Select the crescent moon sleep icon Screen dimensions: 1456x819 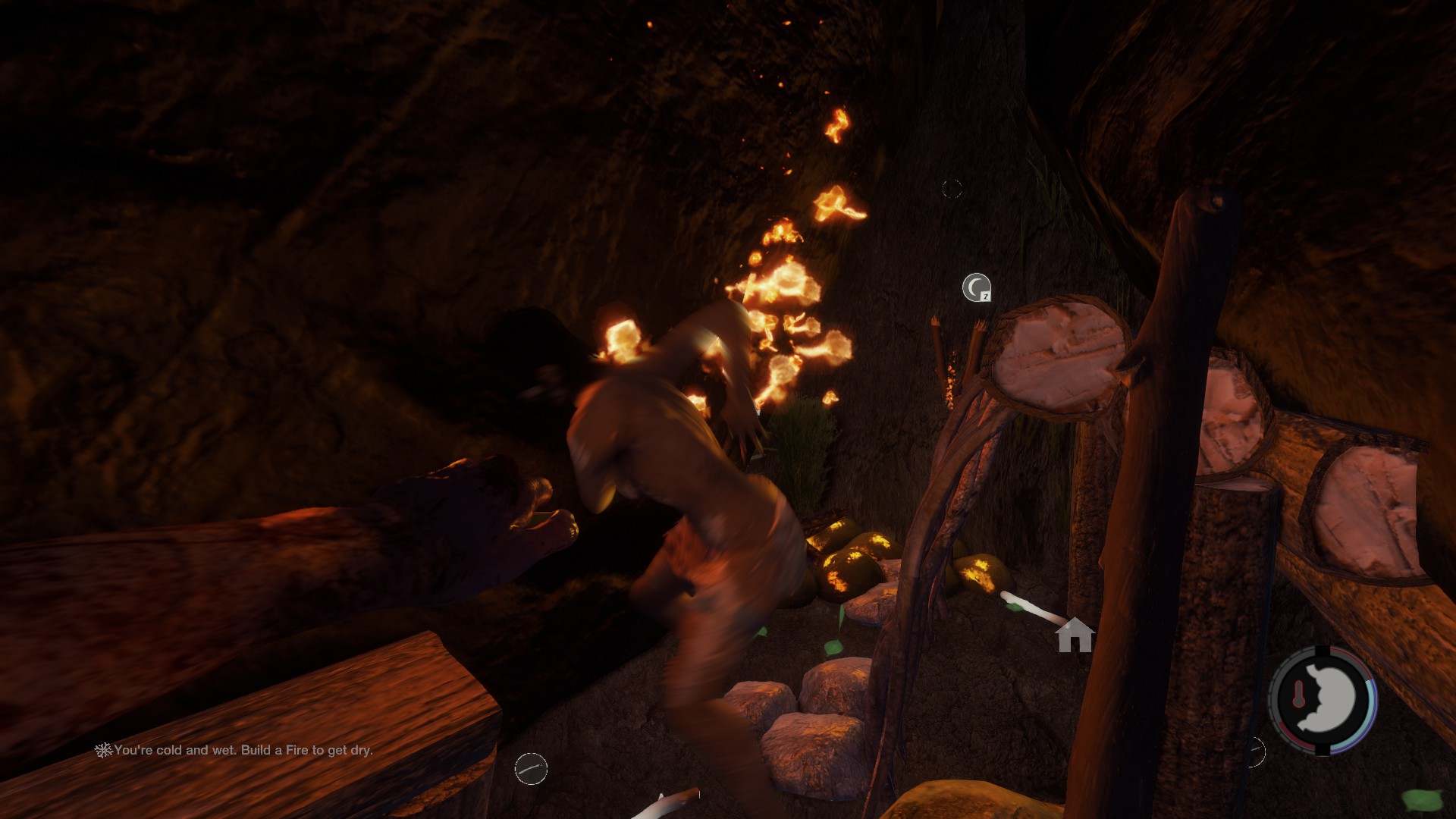(976, 287)
